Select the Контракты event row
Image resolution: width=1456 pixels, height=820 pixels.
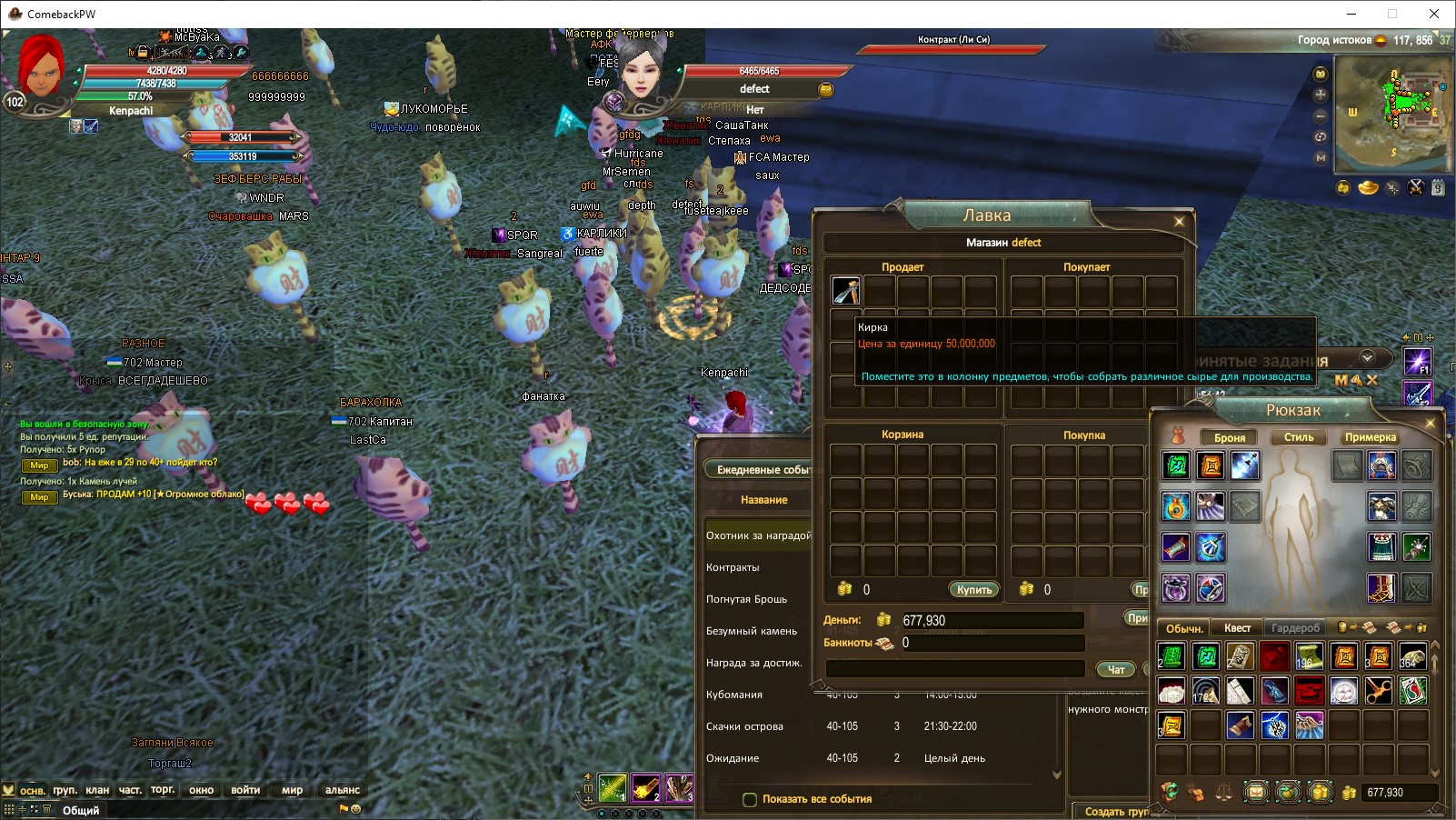pos(733,567)
